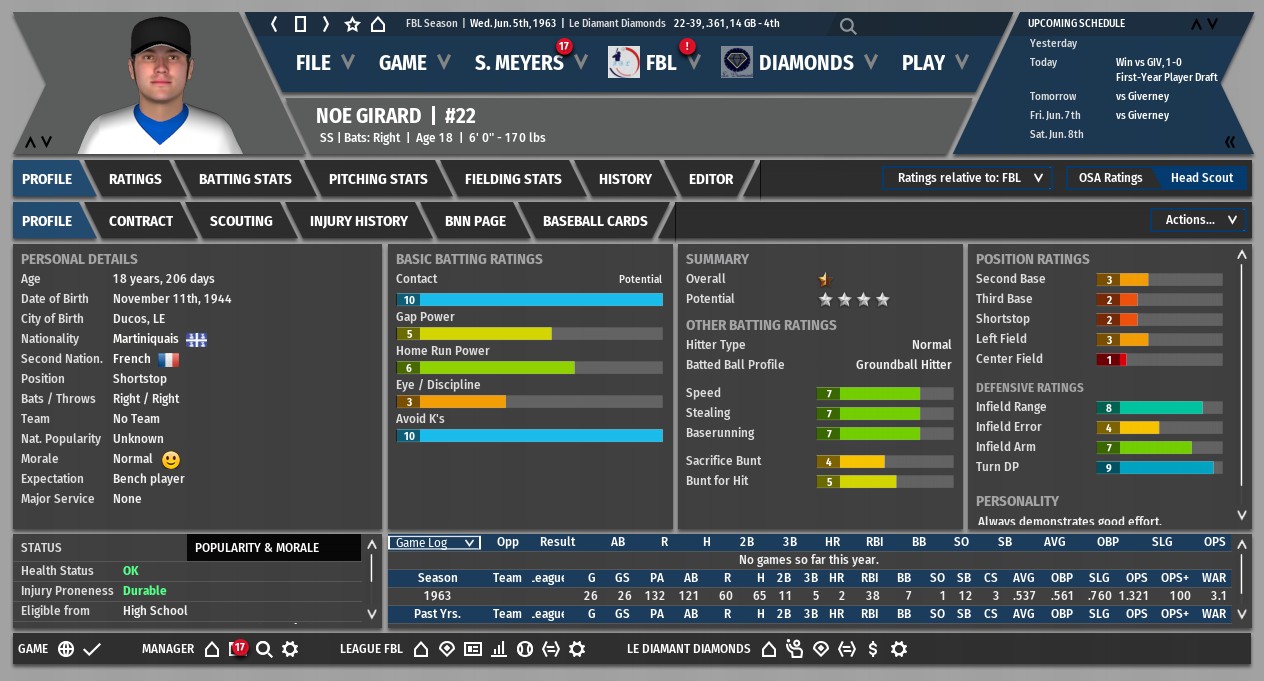Show the BATTING STATS tab

pos(245,179)
